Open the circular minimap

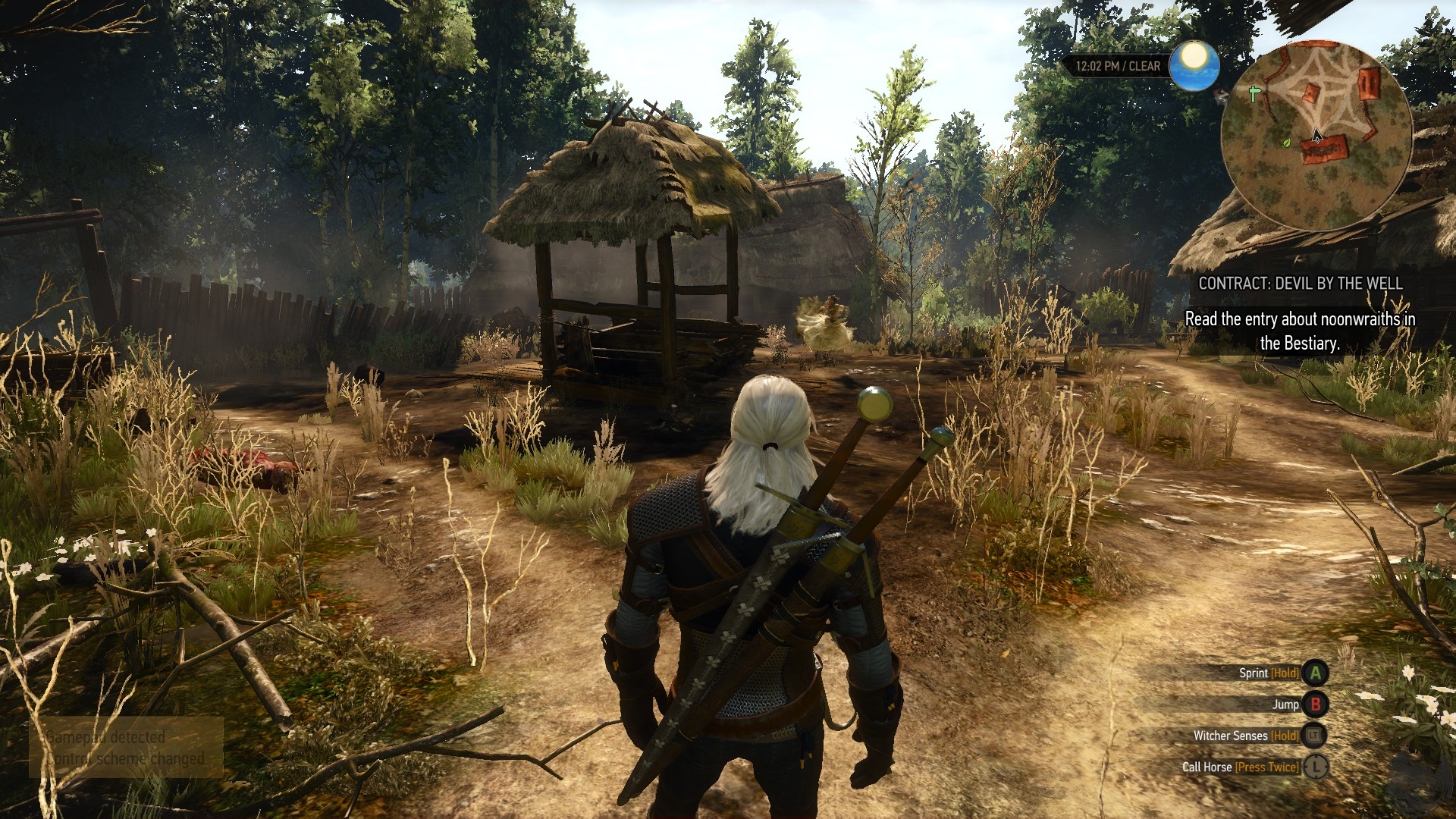tap(1316, 136)
